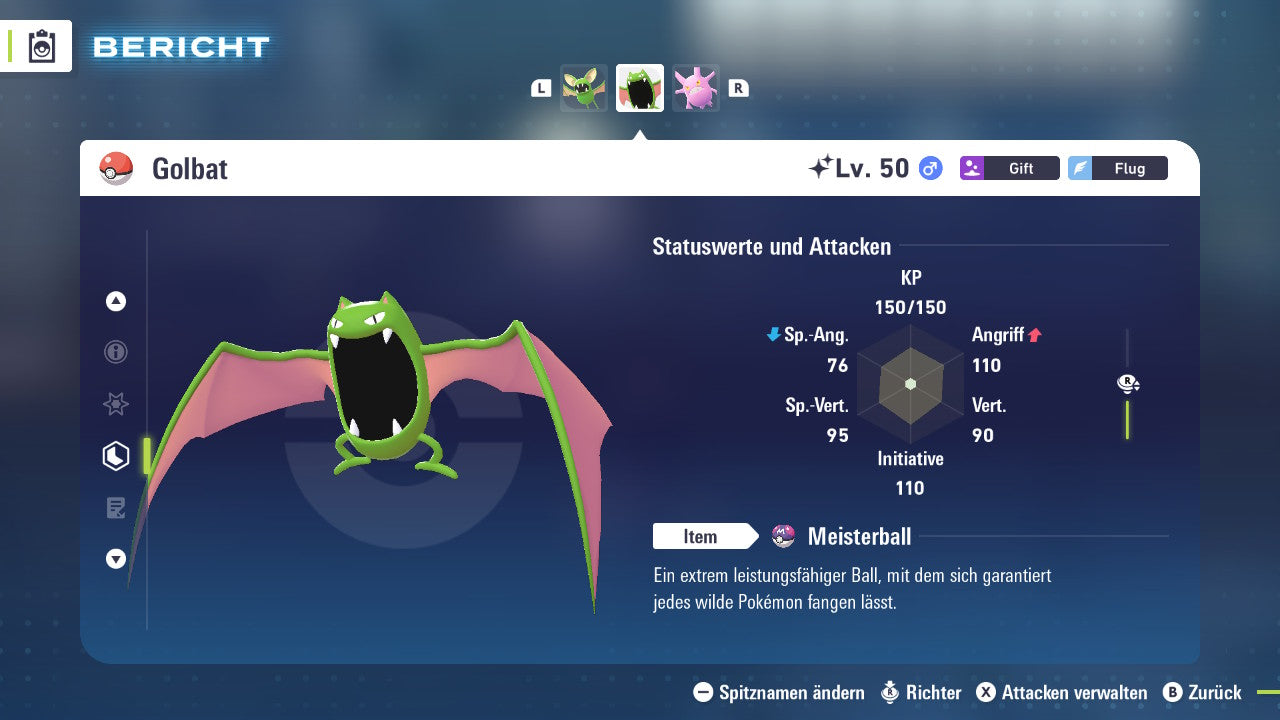The width and height of the screenshot is (1280, 720).
Task: Select the hexagon stats page icon
Action: 116,456
